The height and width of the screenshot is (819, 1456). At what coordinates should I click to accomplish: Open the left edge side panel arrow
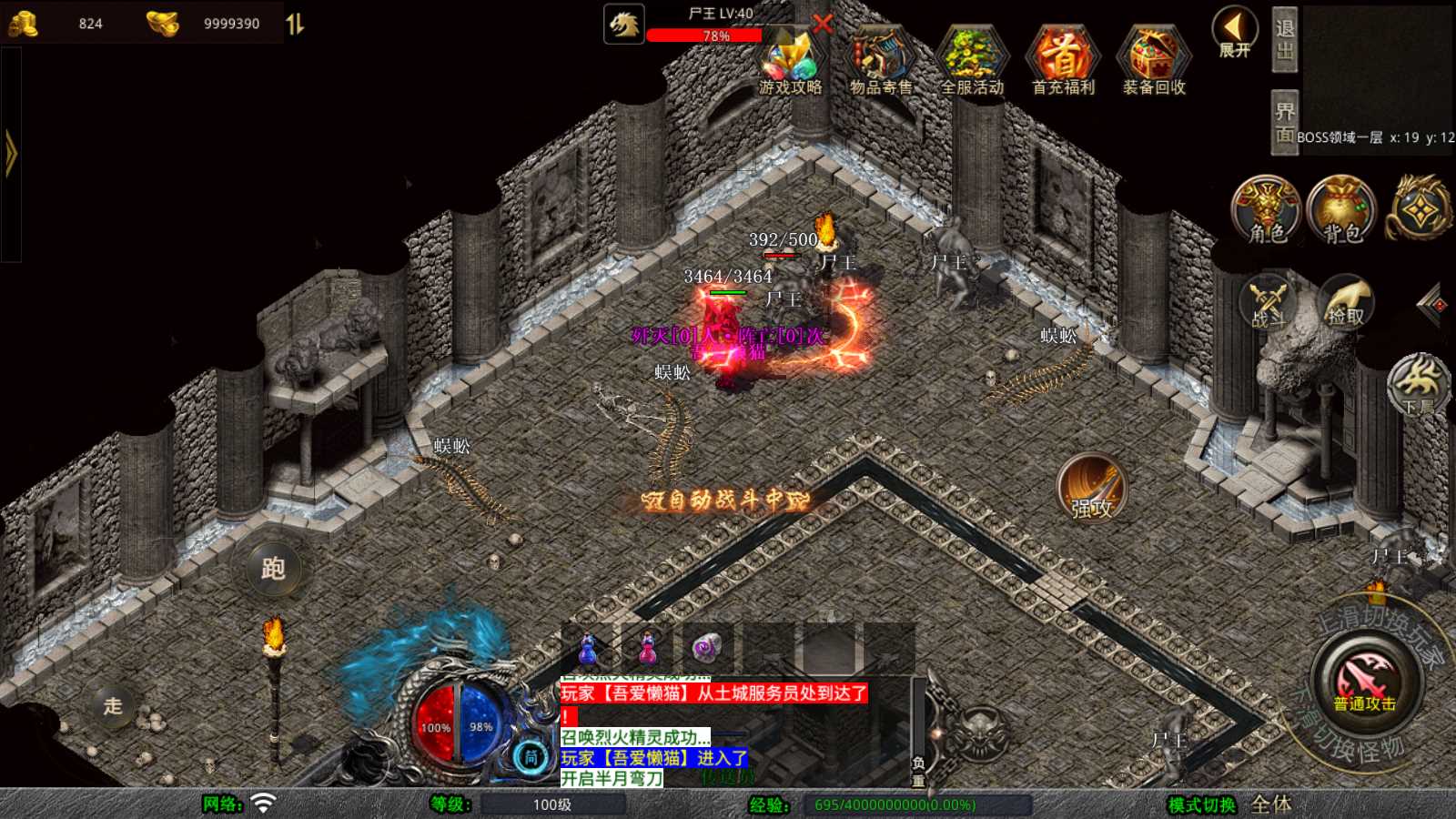pos(11,153)
